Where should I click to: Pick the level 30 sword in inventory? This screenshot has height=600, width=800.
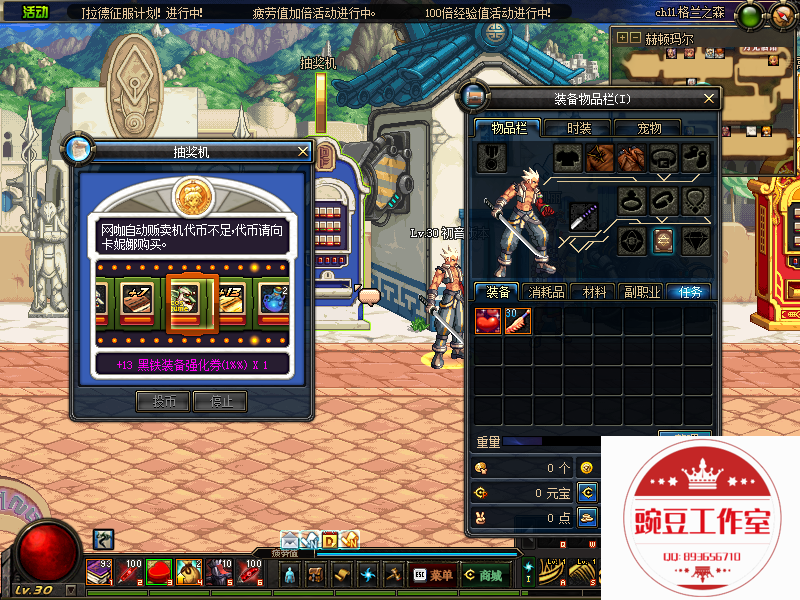518,321
